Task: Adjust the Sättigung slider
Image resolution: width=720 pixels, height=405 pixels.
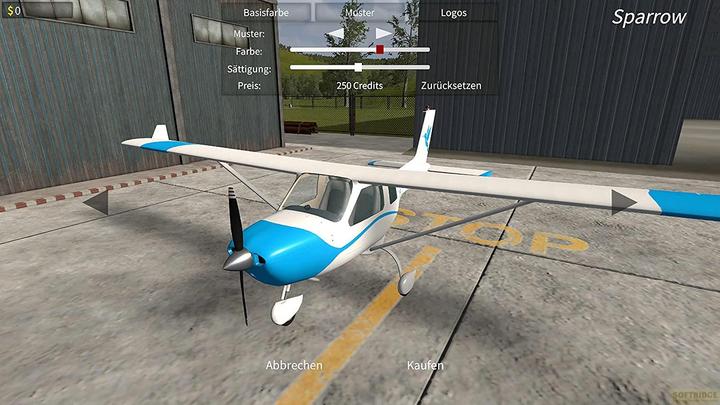Action: pyautogui.click(x=359, y=67)
